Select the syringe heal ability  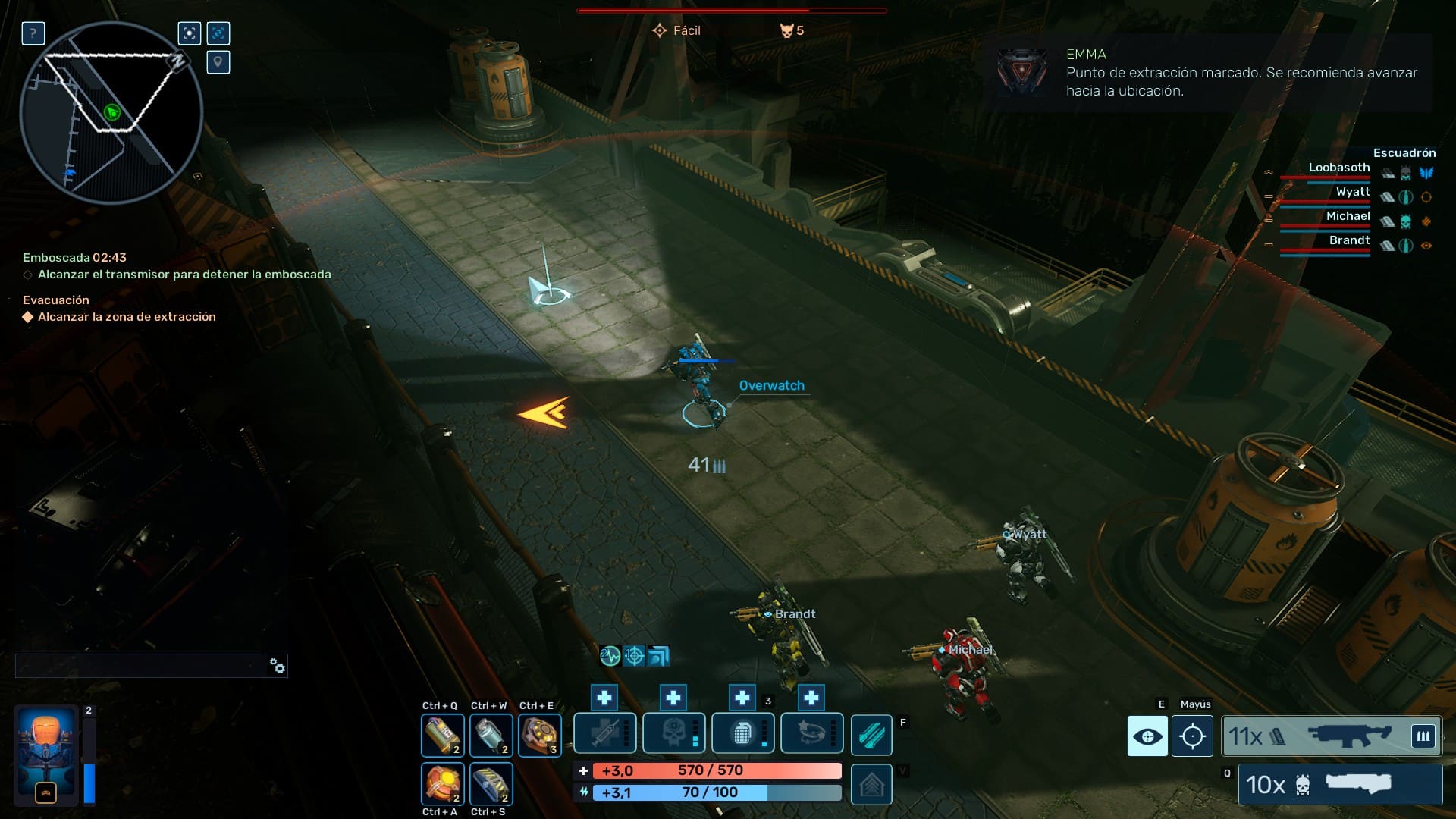[604, 734]
